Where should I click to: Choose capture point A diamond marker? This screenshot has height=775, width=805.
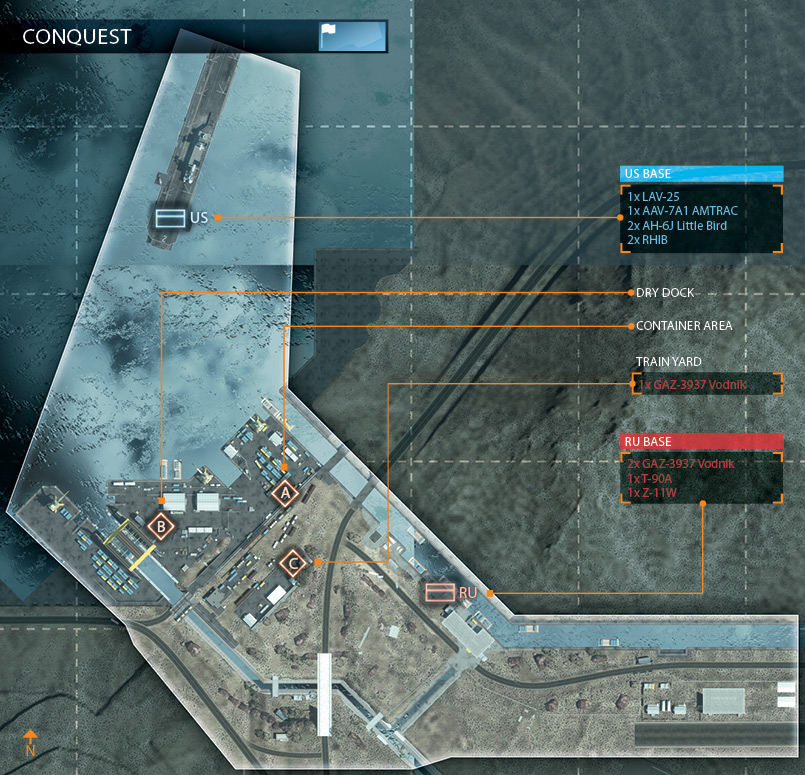tap(285, 492)
